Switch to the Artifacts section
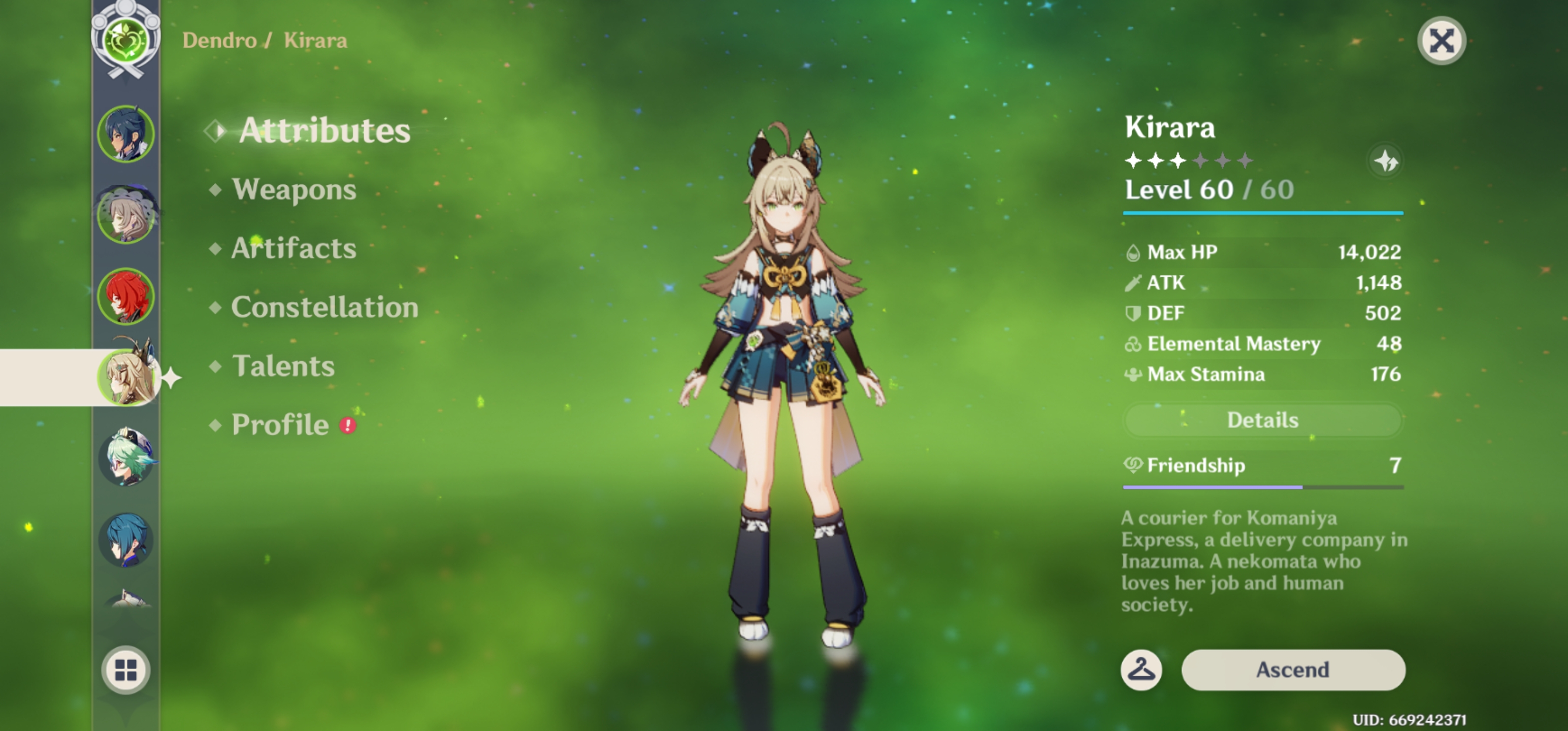Viewport: 1568px width, 731px height. point(294,248)
